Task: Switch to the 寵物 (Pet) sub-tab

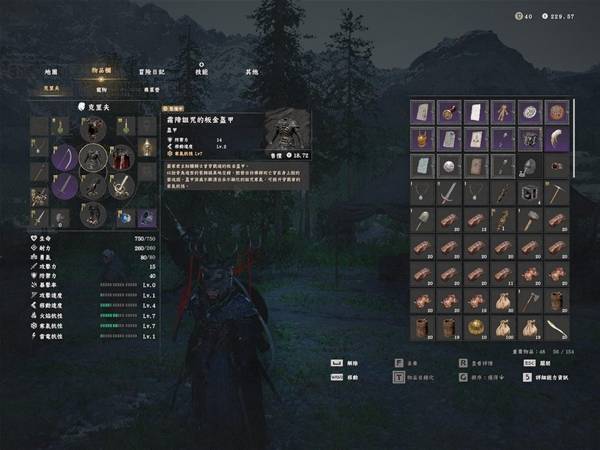Action: 101,89
